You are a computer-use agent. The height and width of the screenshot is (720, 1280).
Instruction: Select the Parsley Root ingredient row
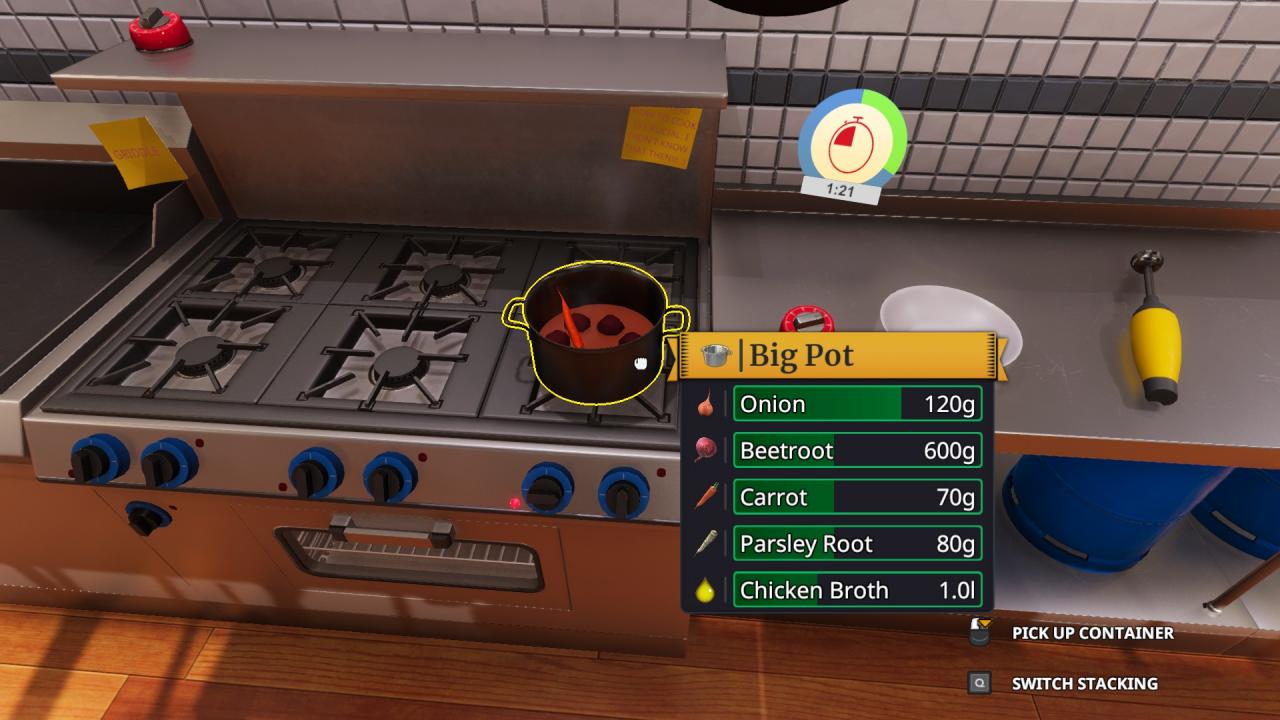tap(857, 544)
